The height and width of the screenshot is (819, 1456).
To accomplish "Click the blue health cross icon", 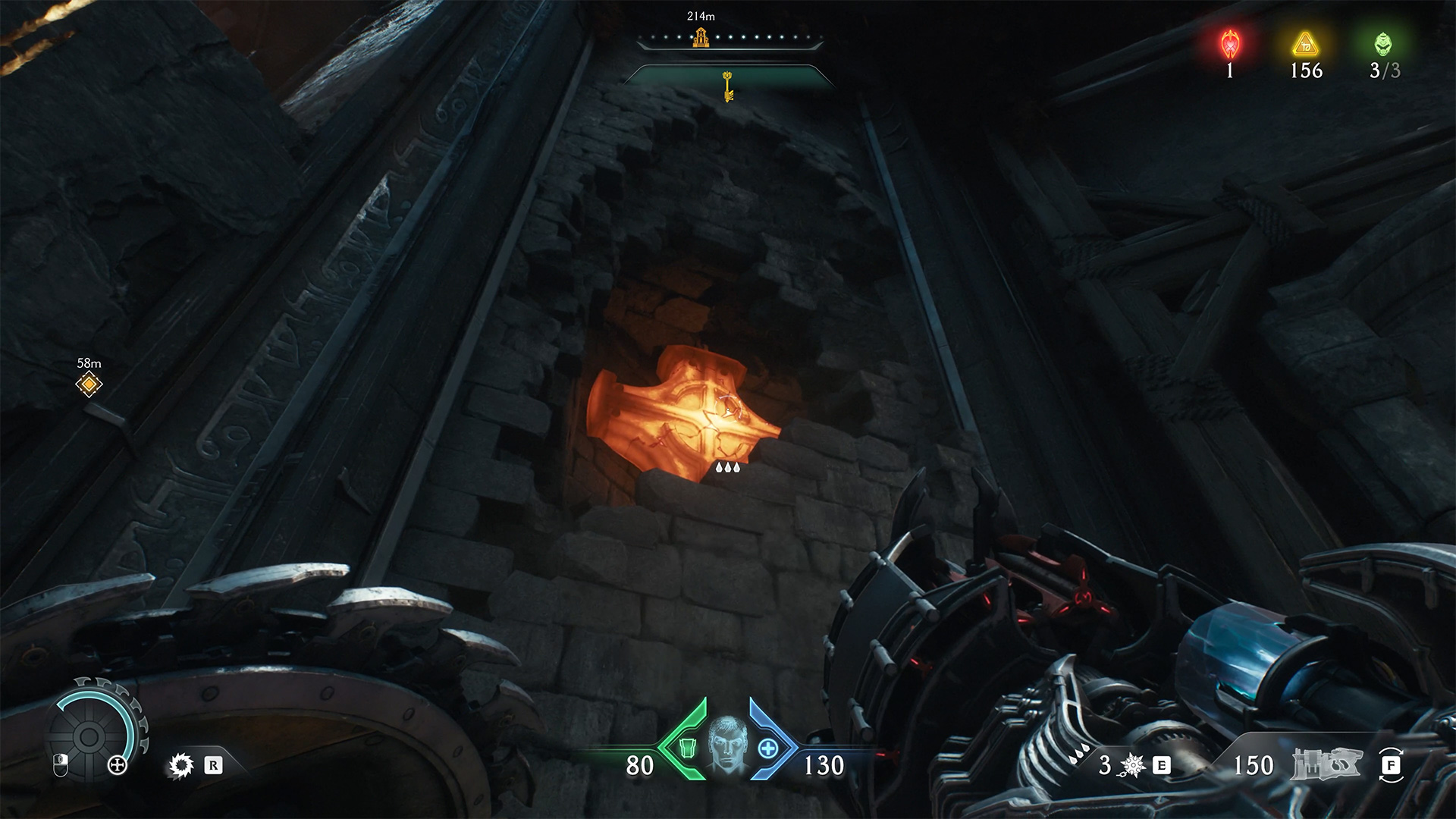I will point(768,748).
